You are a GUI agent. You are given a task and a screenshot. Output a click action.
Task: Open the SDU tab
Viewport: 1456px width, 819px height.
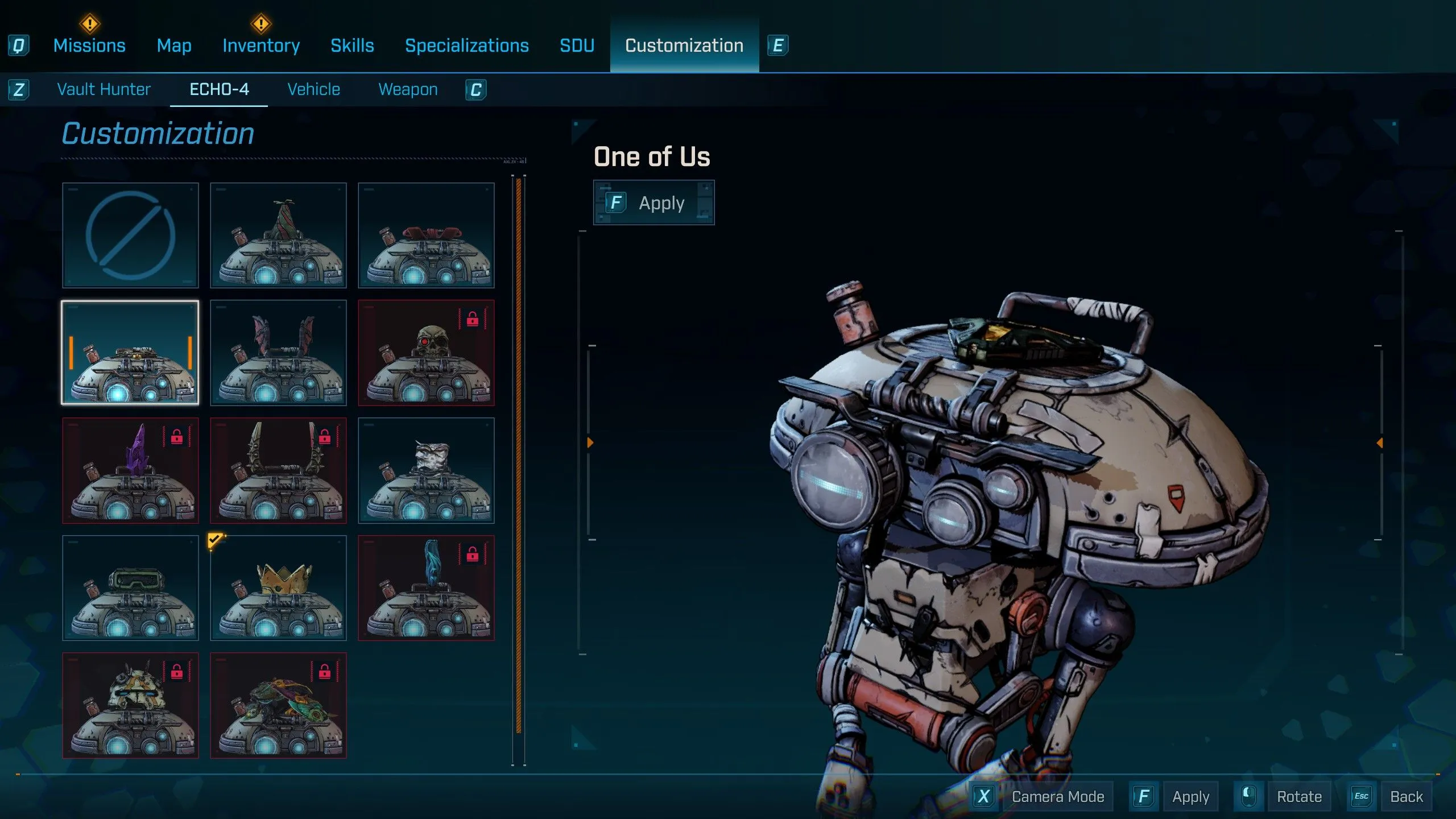pyautogui.click(x=577, y=45)
